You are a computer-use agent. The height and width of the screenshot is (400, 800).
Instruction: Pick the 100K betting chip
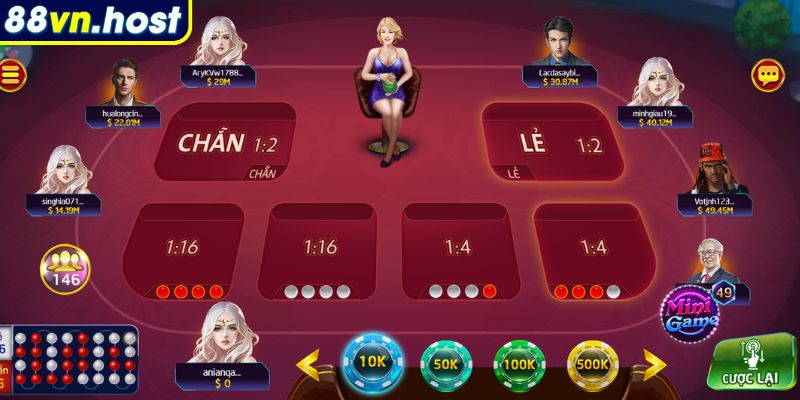tap(517, 364)
